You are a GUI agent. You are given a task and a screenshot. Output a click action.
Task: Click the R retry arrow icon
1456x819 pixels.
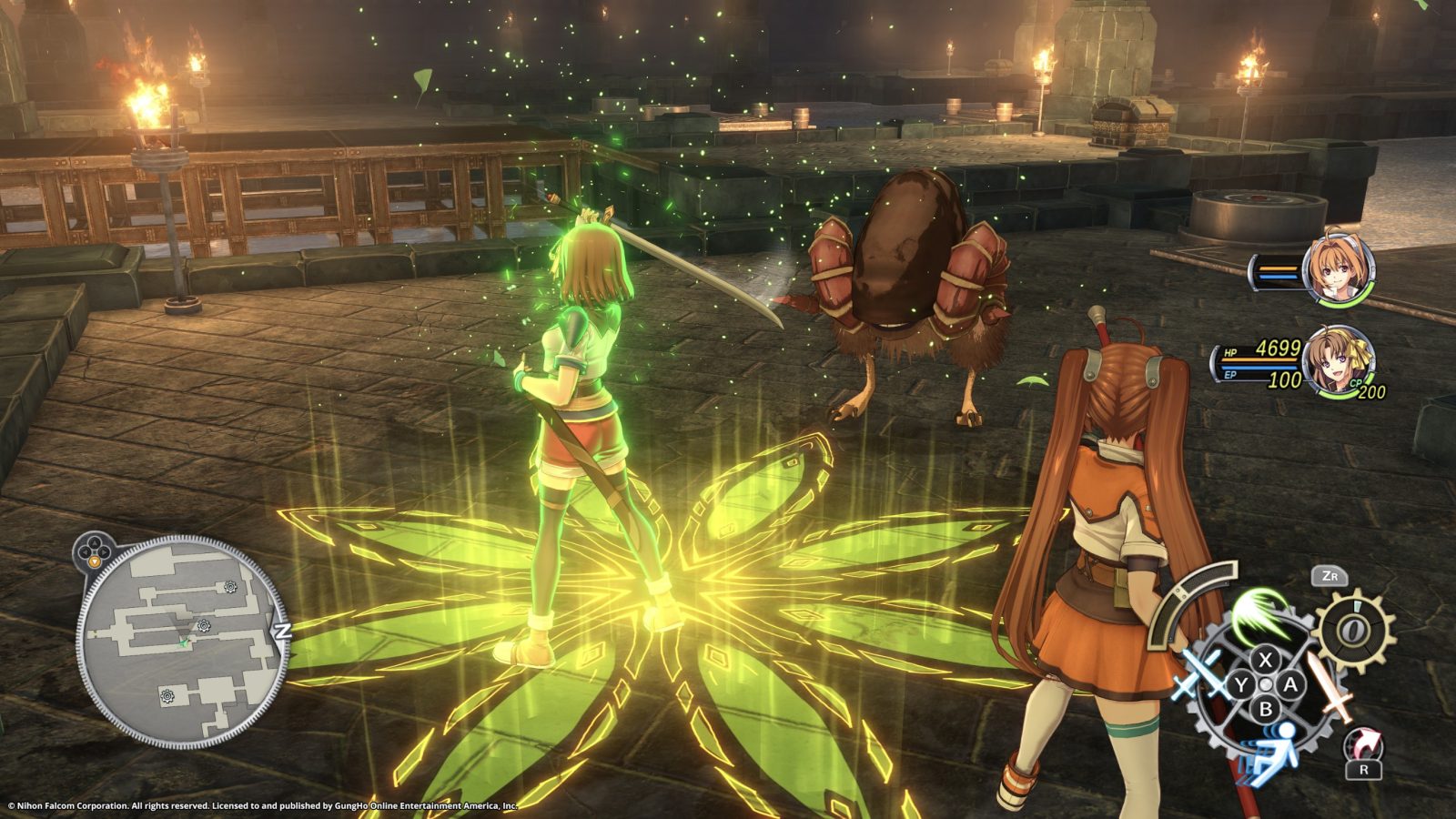coord(1362,744)
